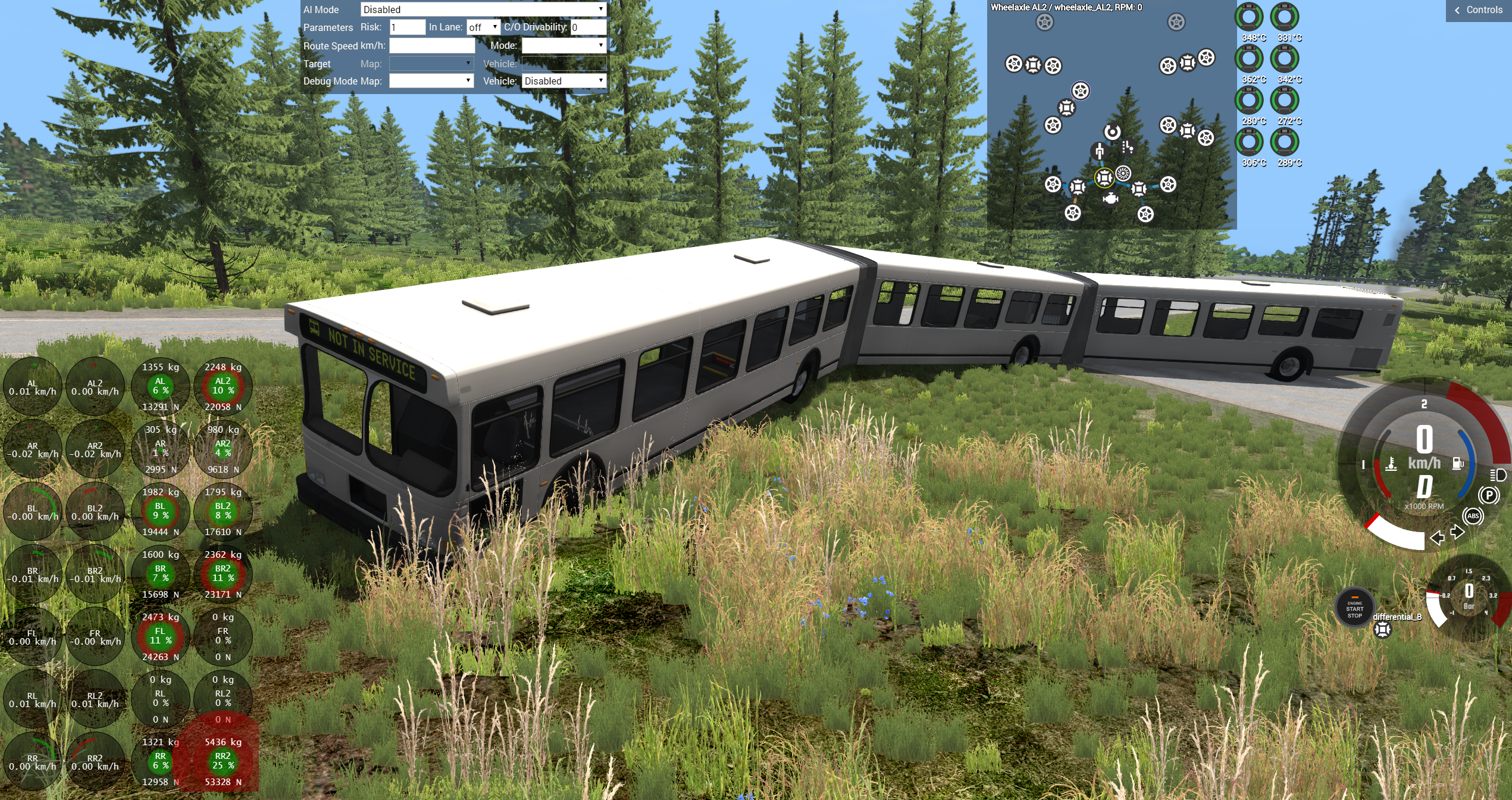Viewport: 1512px width, 800px height.
Task: Open the In Lane dropdown
Action: click(483, 27)
